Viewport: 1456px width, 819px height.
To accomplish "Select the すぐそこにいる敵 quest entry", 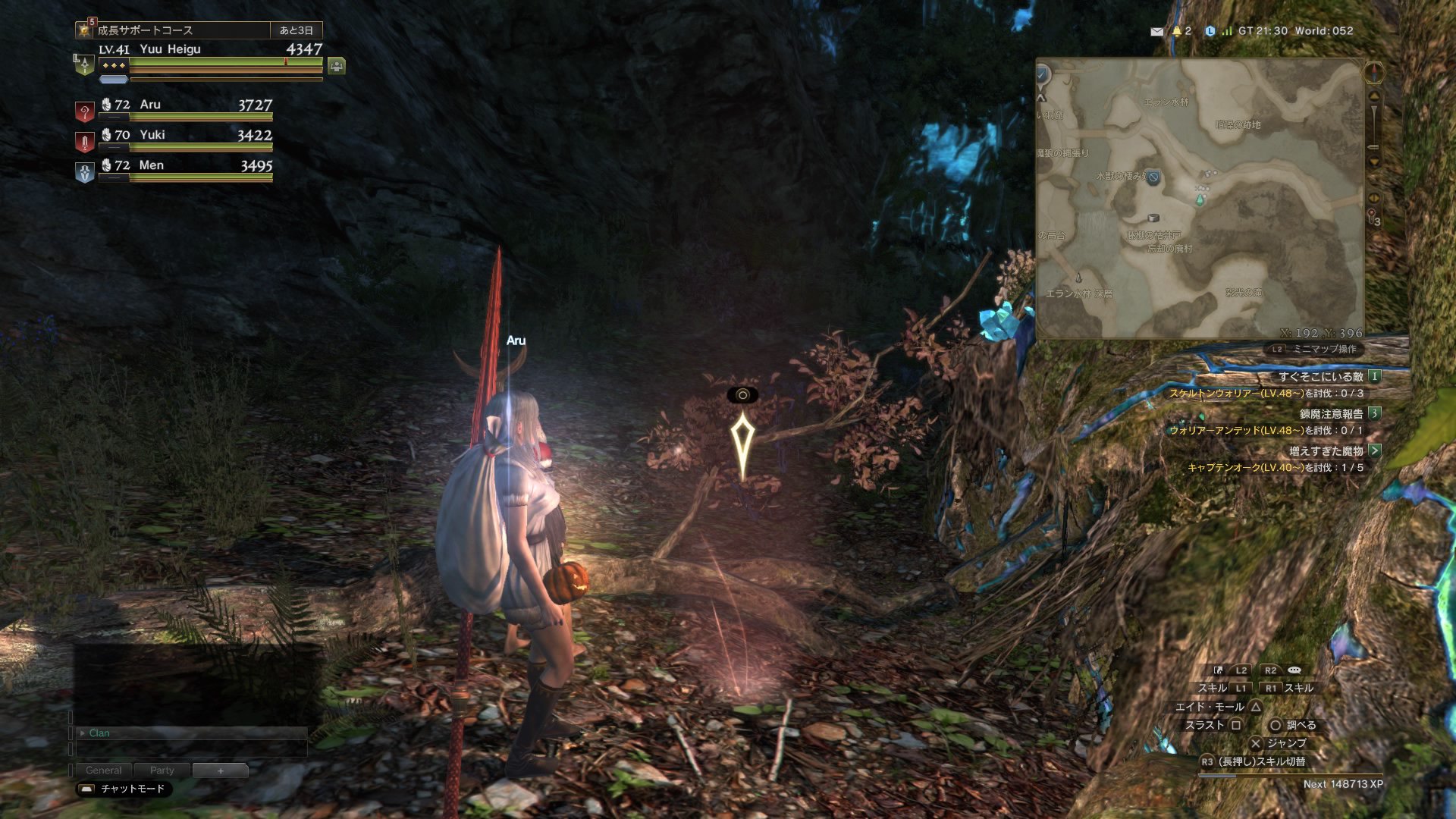I will pos(1320,377).
